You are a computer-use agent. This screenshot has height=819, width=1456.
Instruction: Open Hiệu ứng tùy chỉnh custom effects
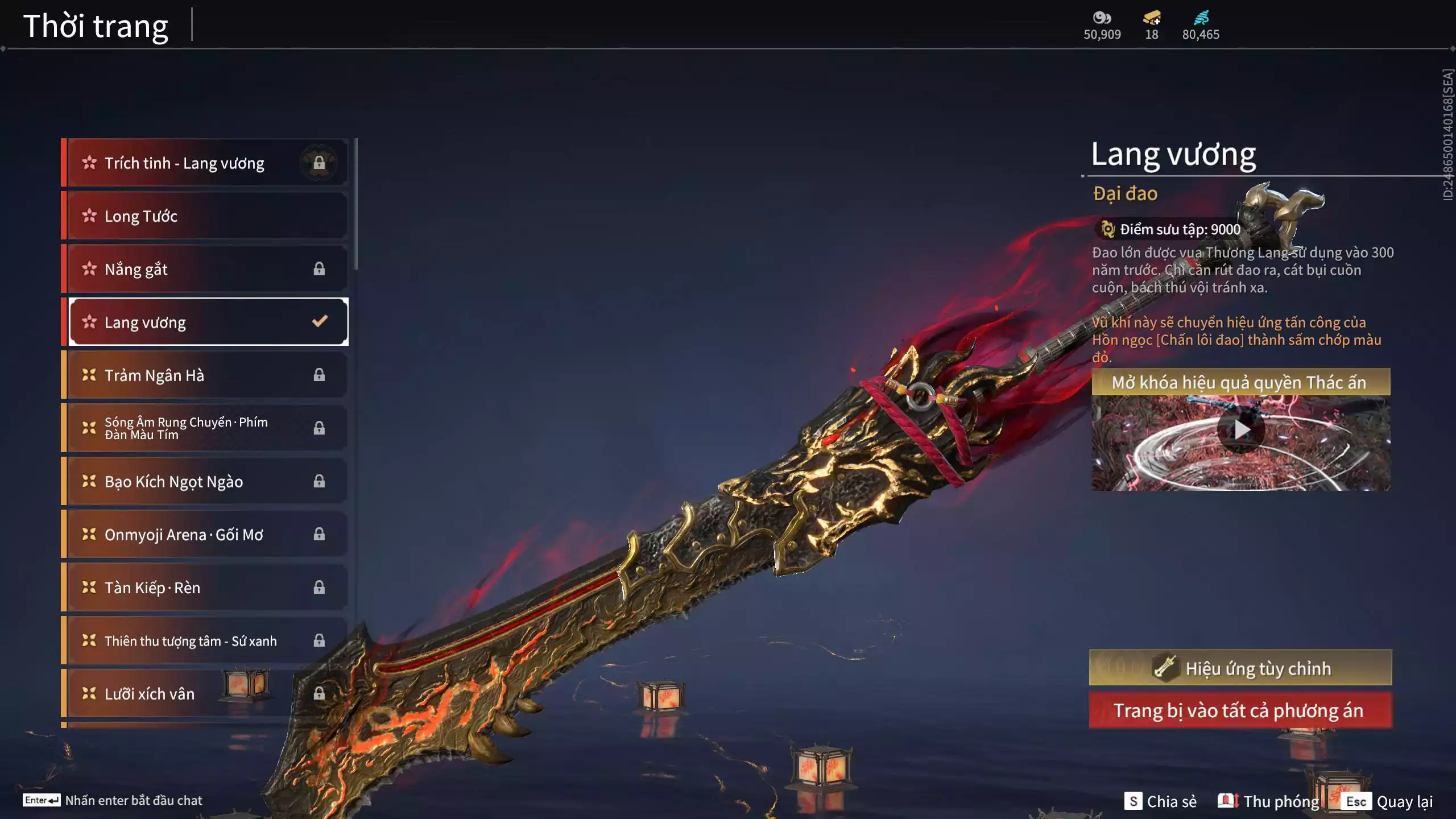point(1240,668)
